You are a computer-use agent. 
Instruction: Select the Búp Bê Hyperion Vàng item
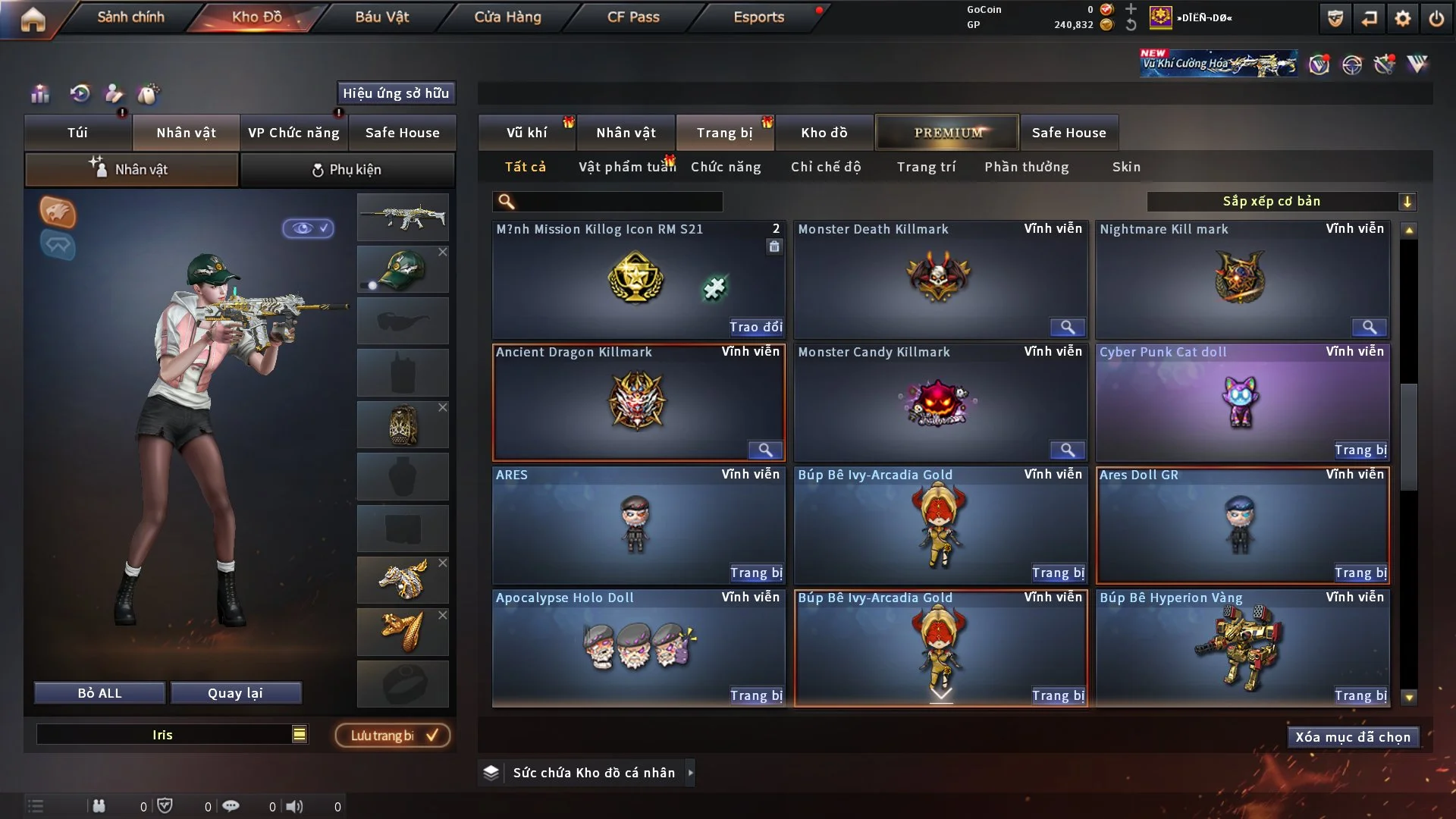pos(1242,648)
